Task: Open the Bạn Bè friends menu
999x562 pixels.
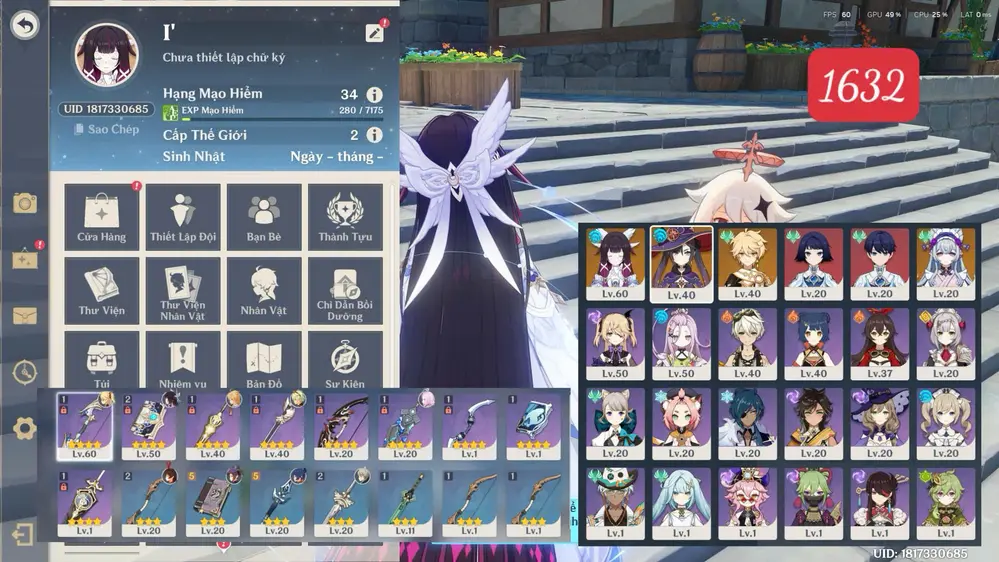Action: pos(264,215)
